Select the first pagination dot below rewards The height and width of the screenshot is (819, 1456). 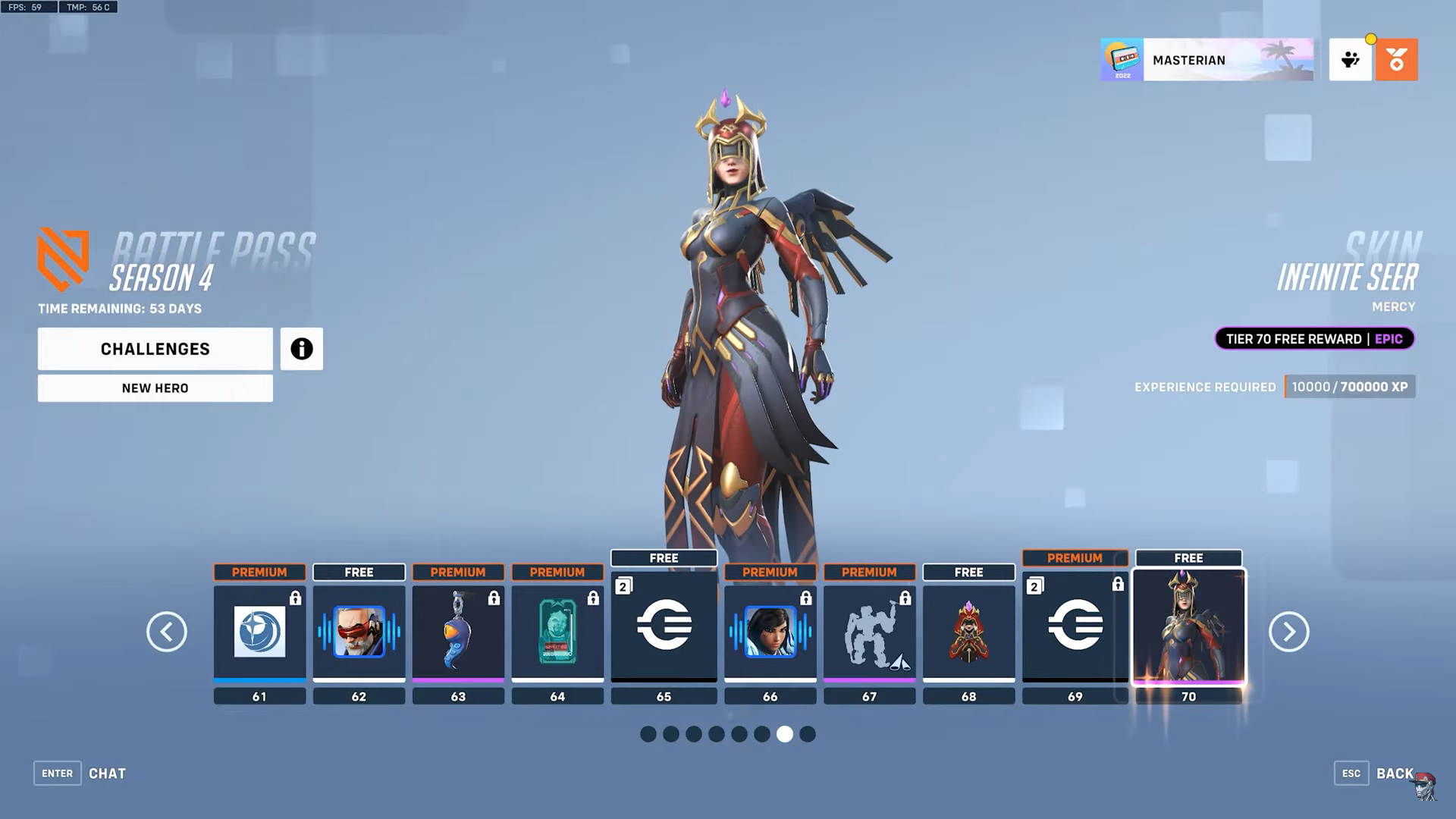pyautogui.click(x=648, y=734)
